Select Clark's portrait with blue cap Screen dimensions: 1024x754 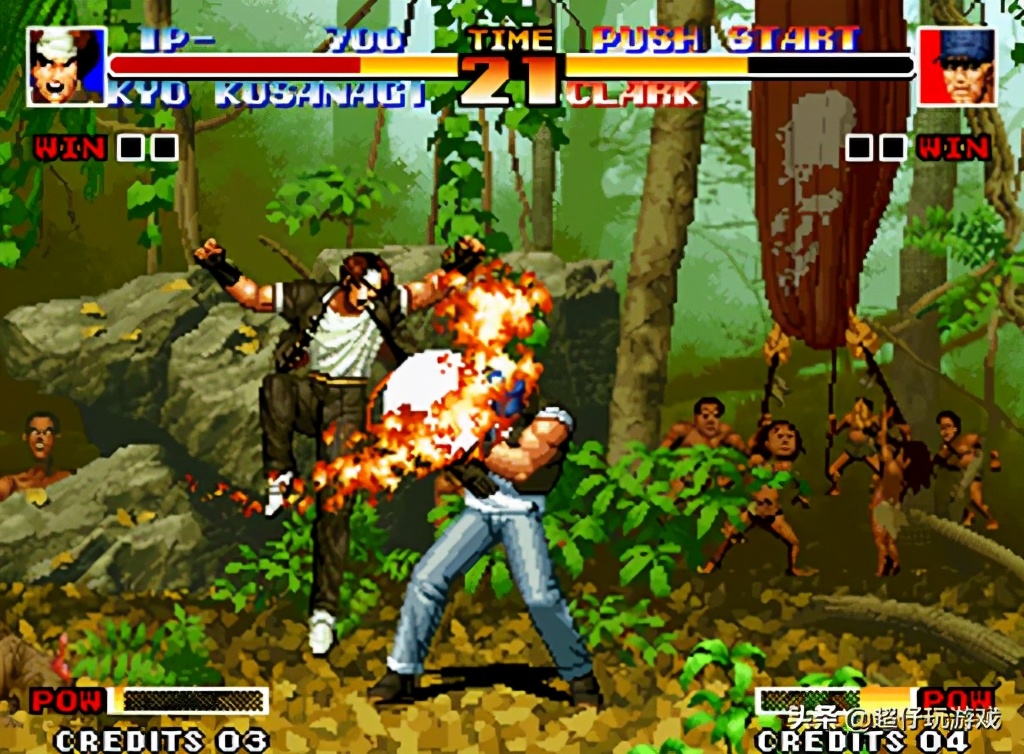957,67
